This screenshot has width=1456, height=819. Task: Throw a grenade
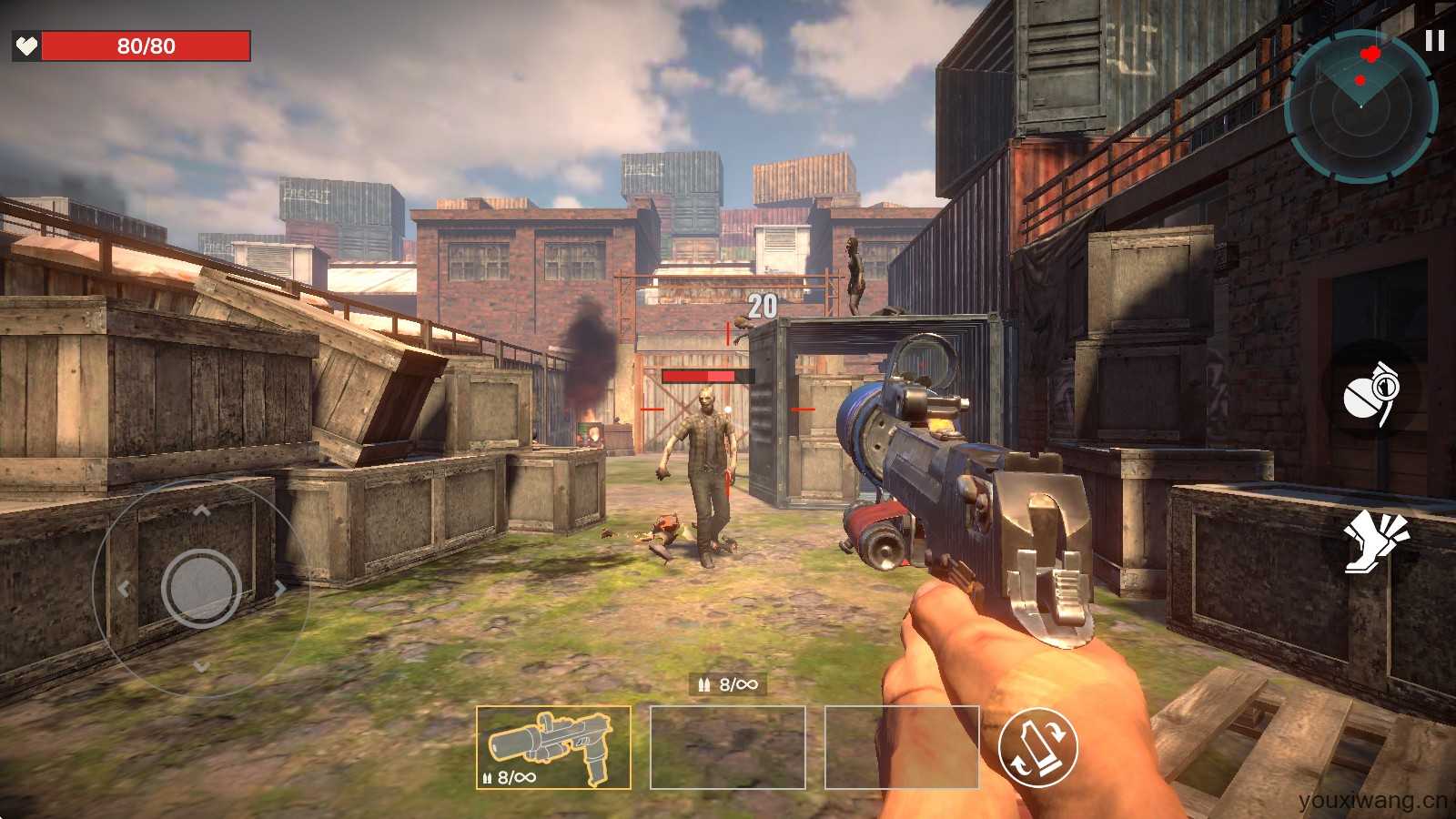[1371, 391]
